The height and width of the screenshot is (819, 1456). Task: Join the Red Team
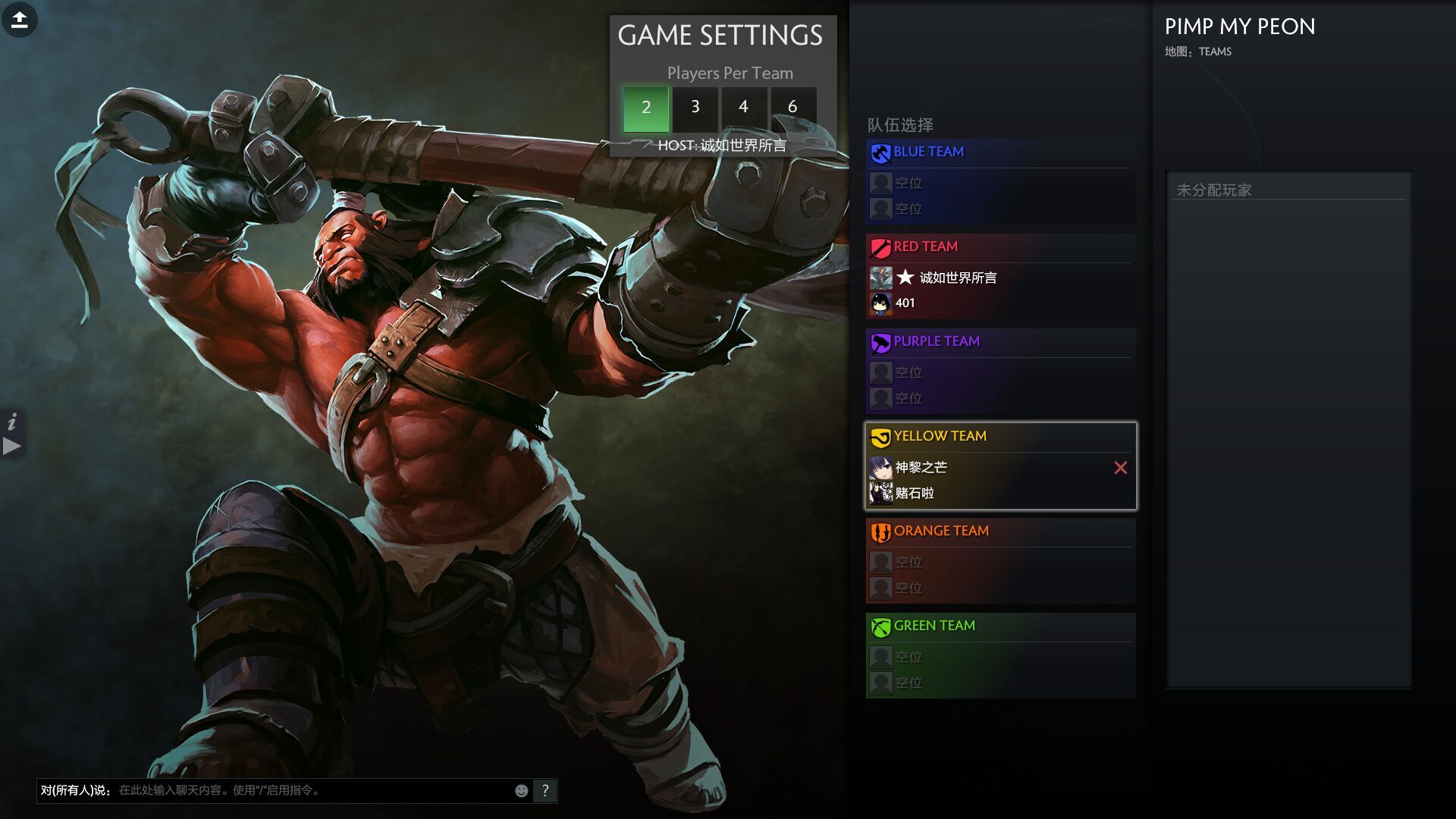coord(925,246)
